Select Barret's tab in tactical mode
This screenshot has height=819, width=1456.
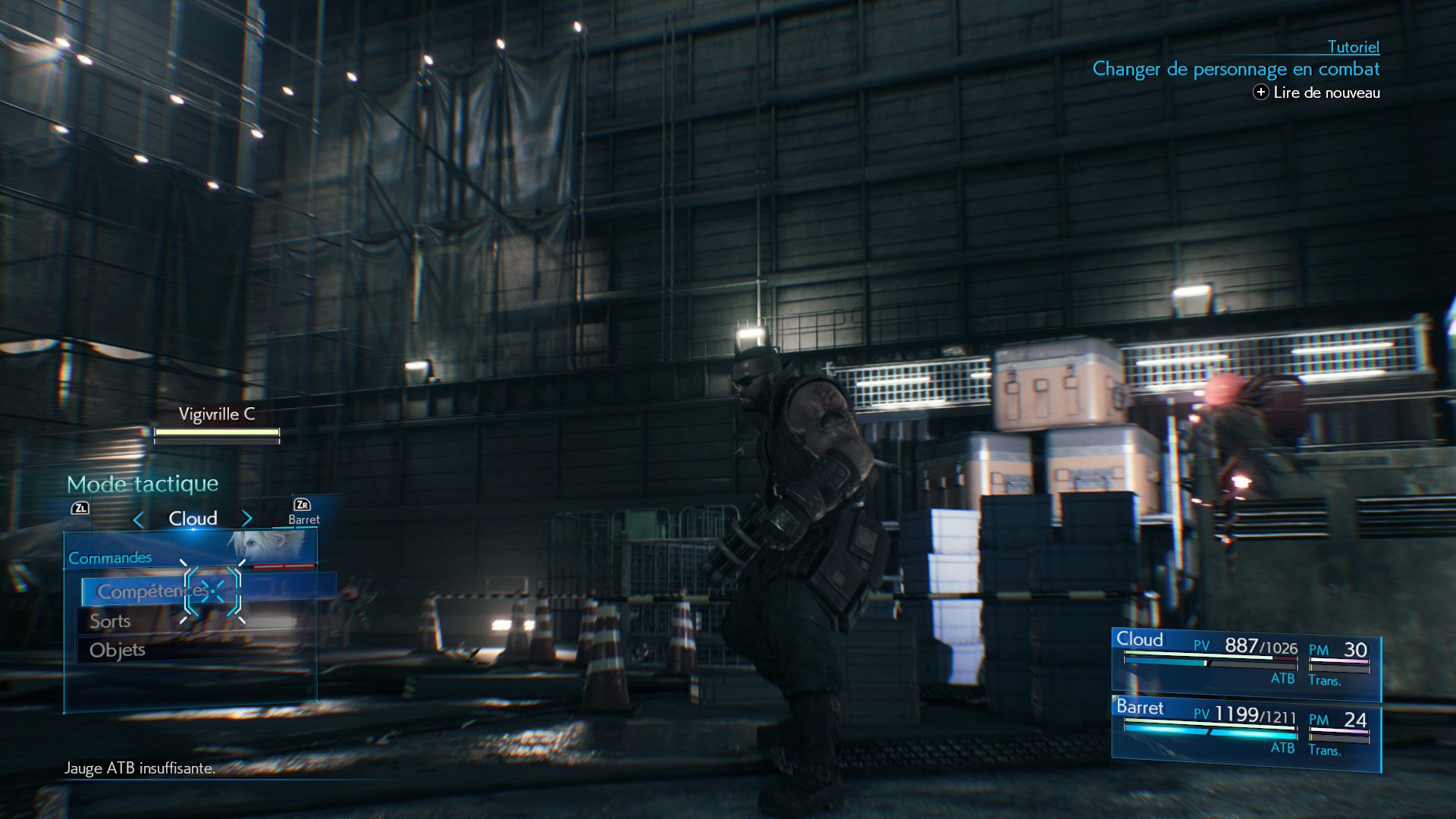pyautogui.click(x=303, y=513)
